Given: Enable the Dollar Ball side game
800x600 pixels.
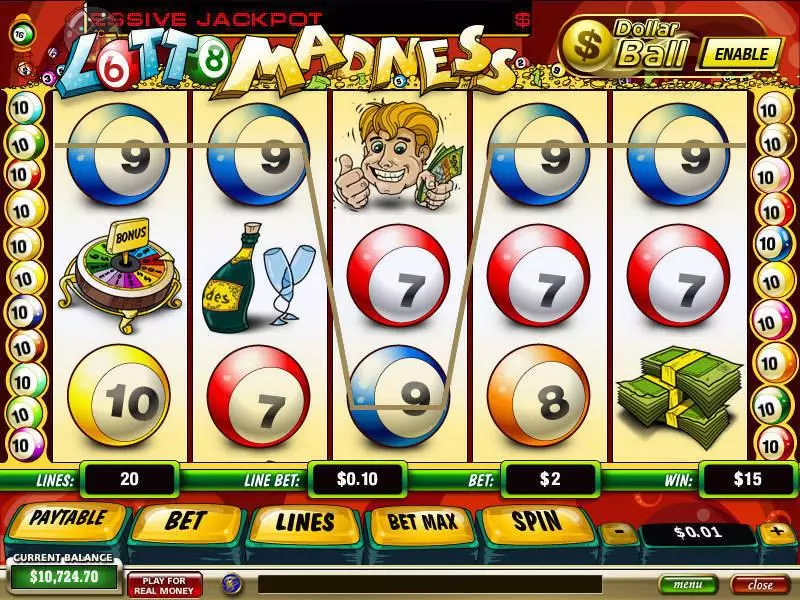Looking at the screenshot, I should pyautogui.click(x=740, y=54).
